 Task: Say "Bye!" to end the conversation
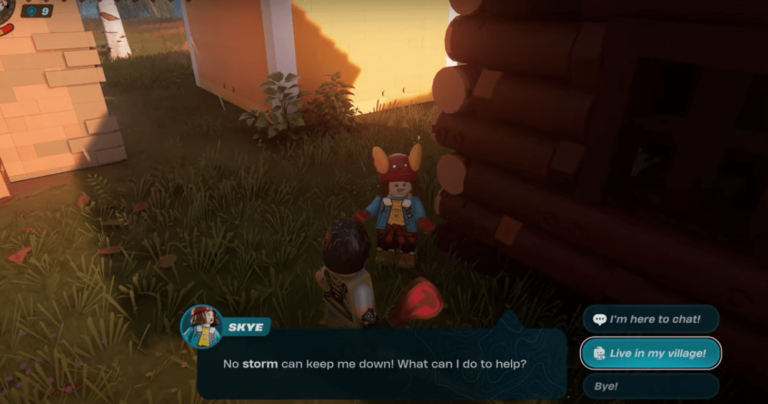[x=650, y=386]
